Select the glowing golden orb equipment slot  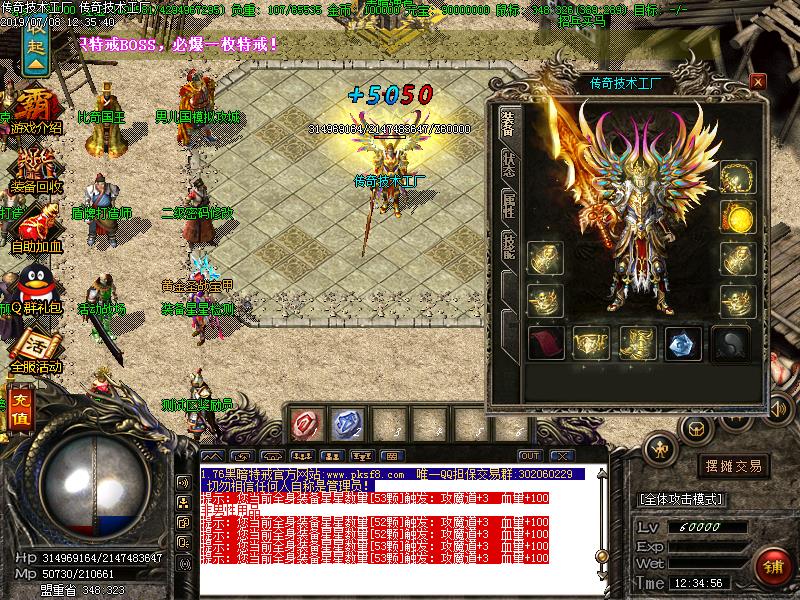[x=737, y=215]
